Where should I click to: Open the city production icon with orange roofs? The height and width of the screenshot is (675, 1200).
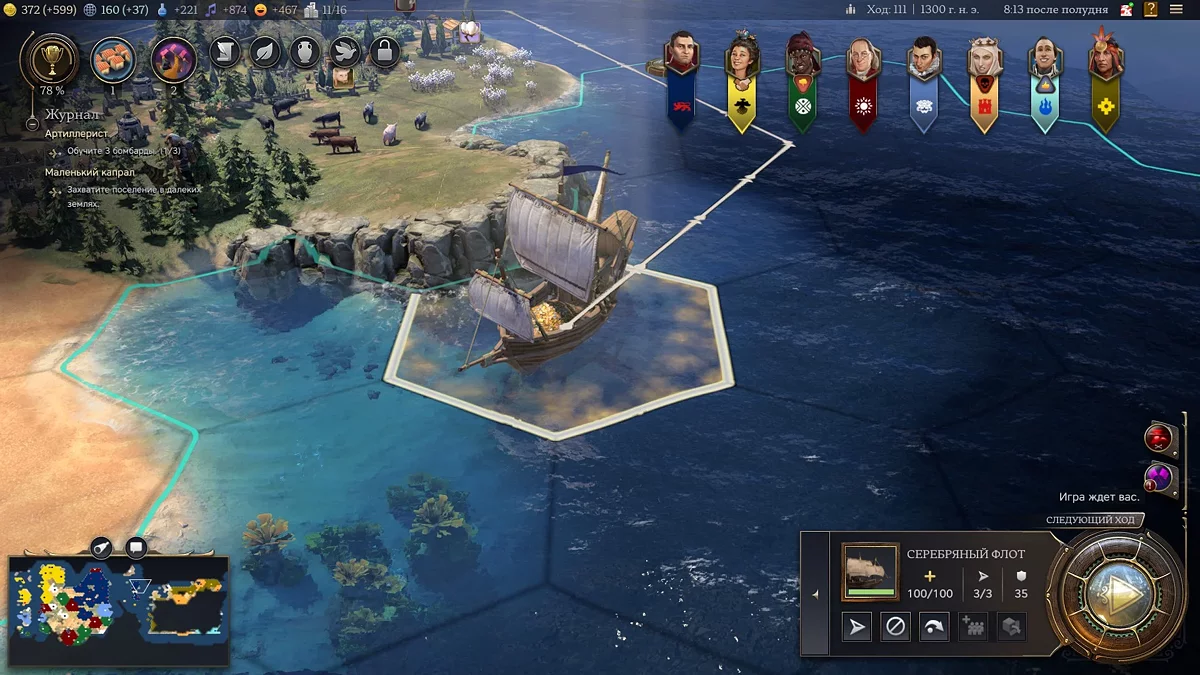pyautogui.click(x=113, y=59)
